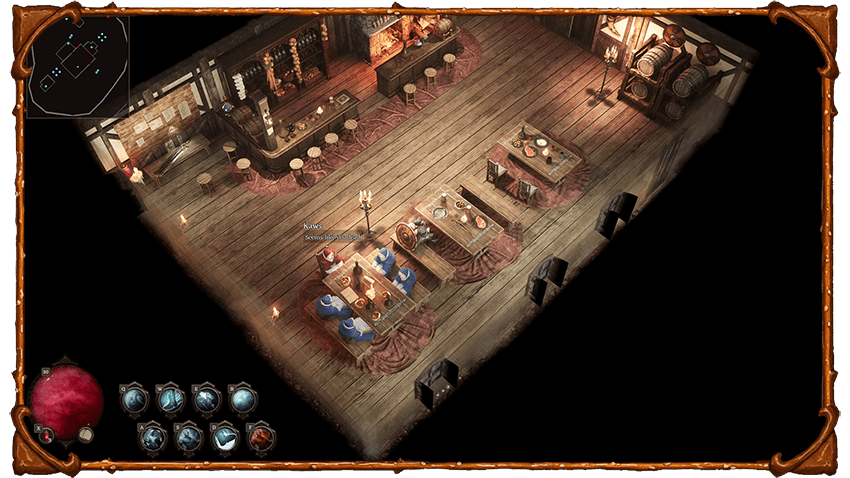The height and width of the screenshot is (478, 850).
Task: Select the pale white skill labeled D
Action: click(225, 437)
